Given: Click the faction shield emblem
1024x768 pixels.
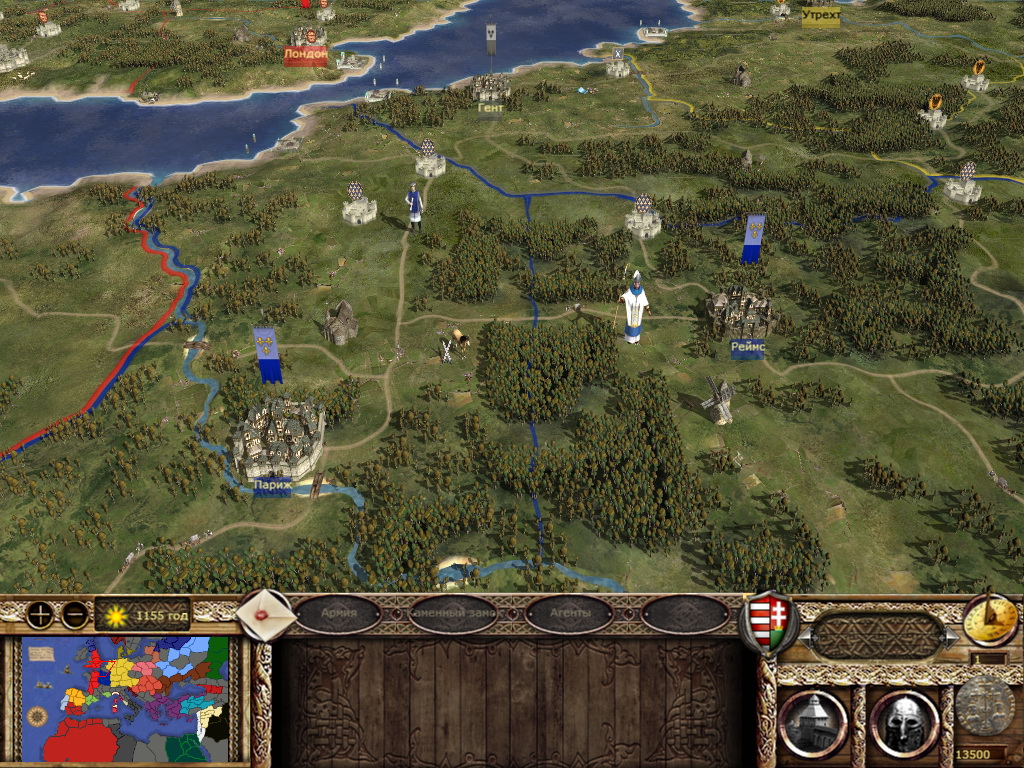Looking at the screenshot, I should pos(768,621).
